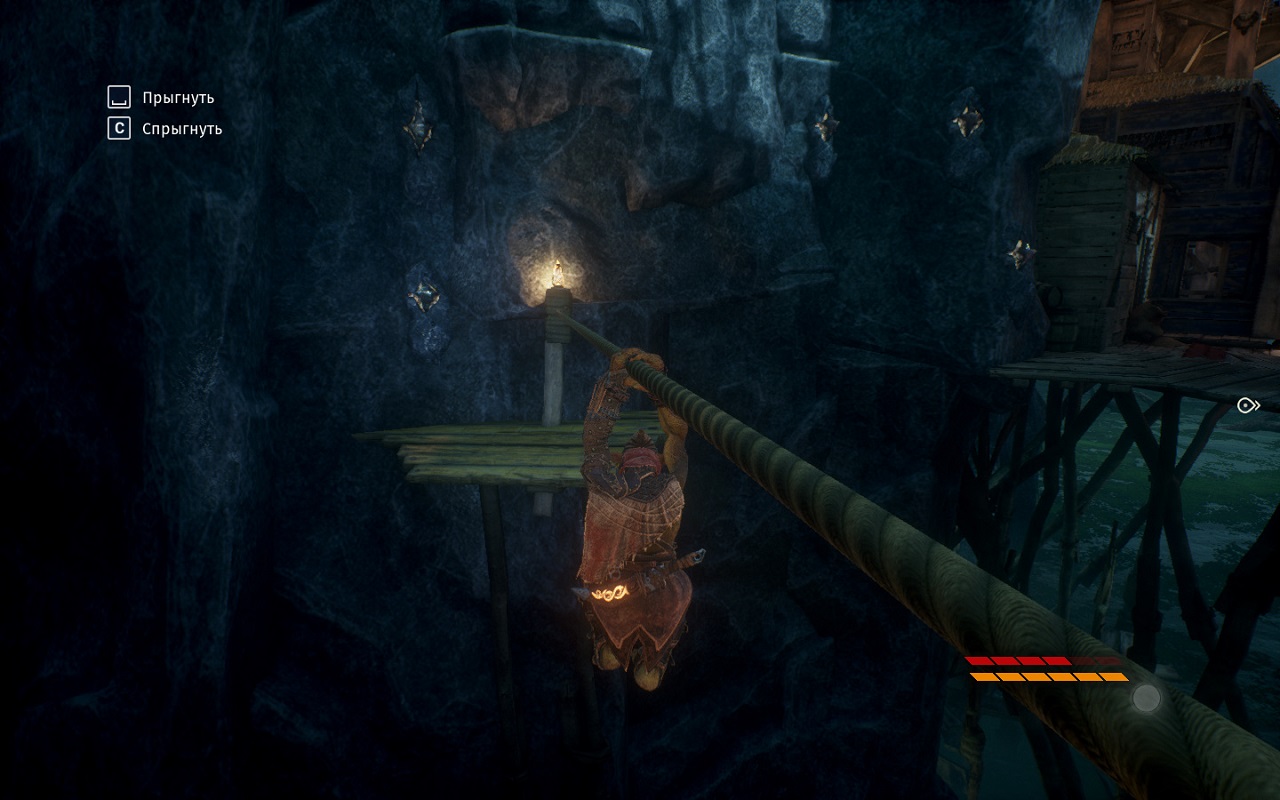Viewport: 1280px width, 800px height.
Task: Select the round gray slot beside the bars
Action: pos(1146,697)
